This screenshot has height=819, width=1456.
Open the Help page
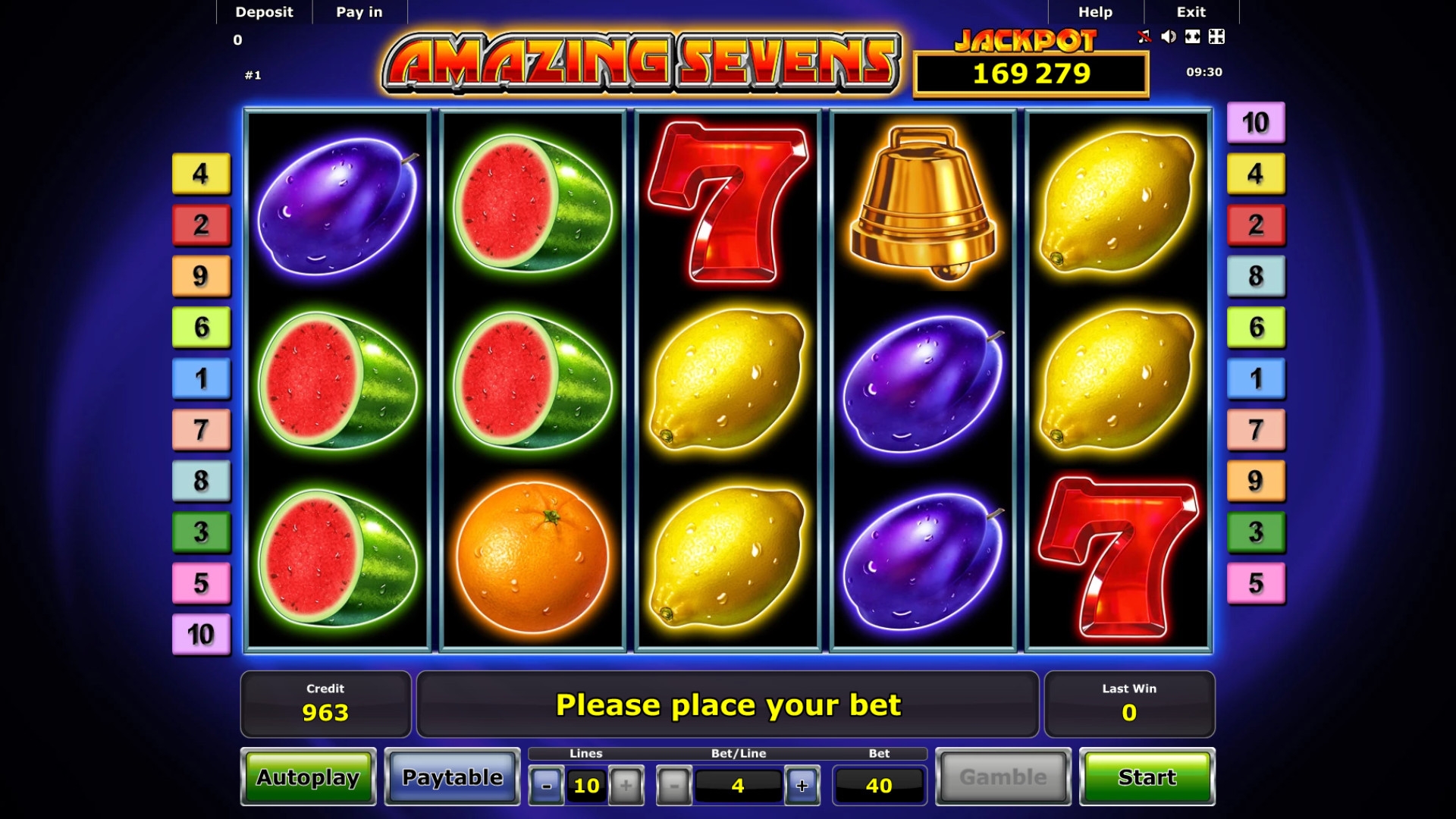click(1095, 12)
